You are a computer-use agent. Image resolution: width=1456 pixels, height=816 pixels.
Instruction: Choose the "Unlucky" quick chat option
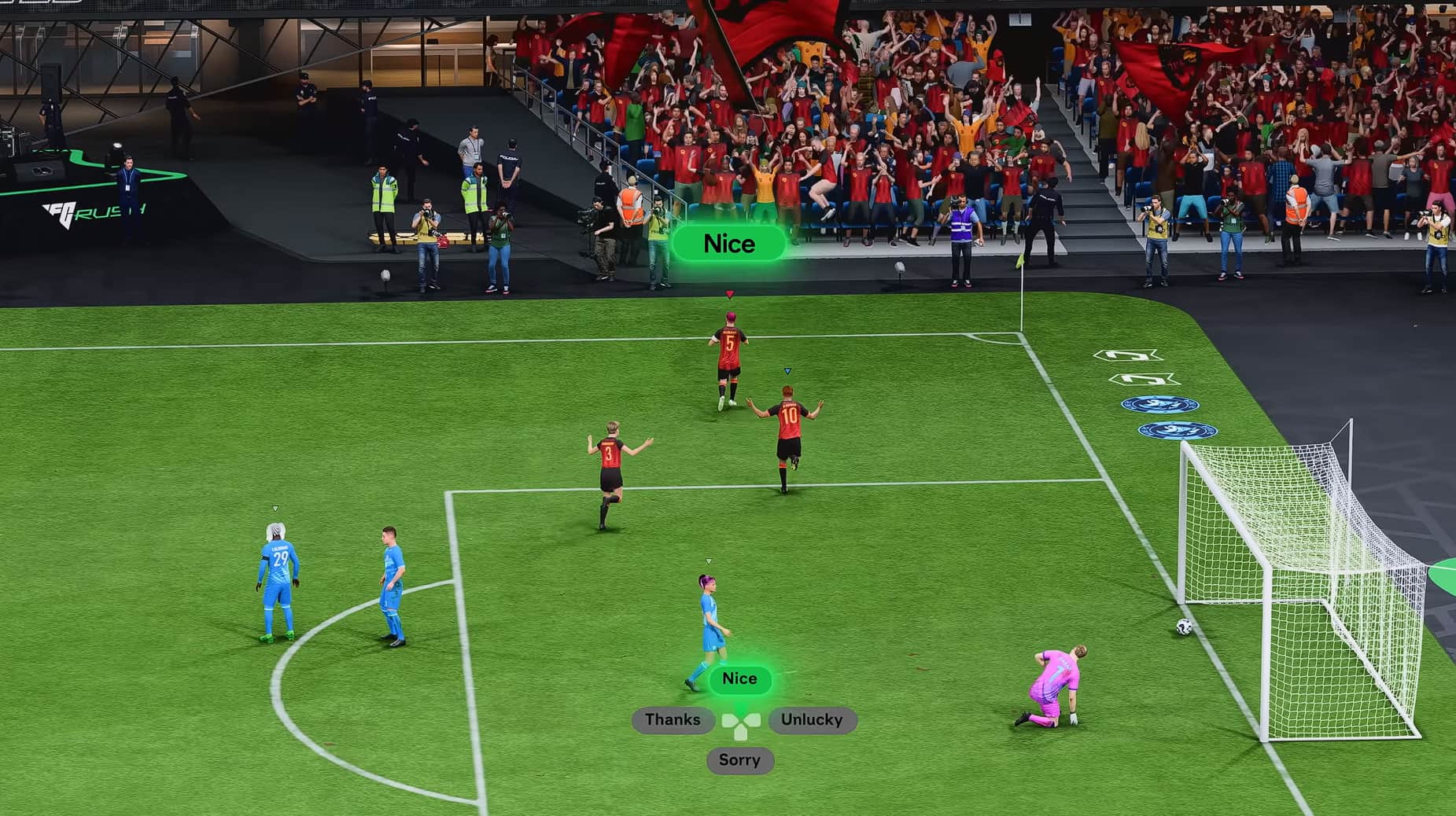[811, 719]
